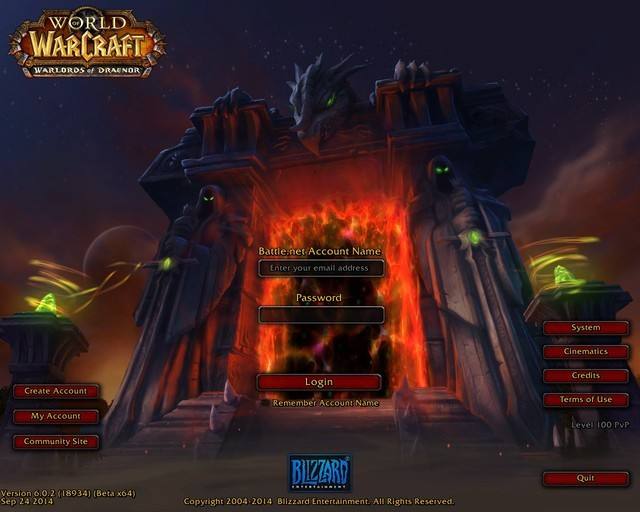View the game Credits
Screen dimensions: 640x512
pyautogui.click(x=586, y=376)
